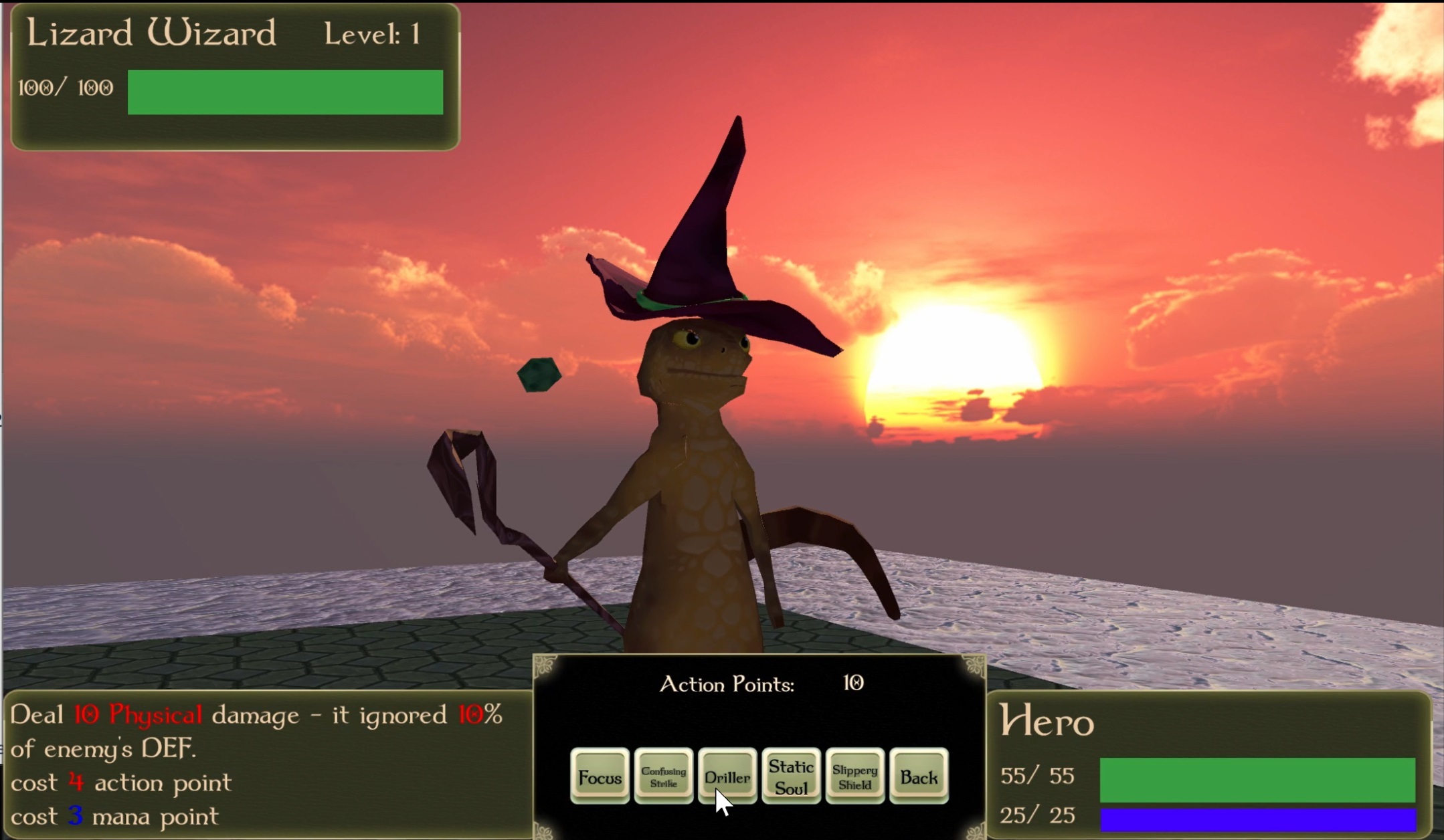1444x840 pixels.
Task: Click the Action Points value 10
Action: (x=853, y=684)
